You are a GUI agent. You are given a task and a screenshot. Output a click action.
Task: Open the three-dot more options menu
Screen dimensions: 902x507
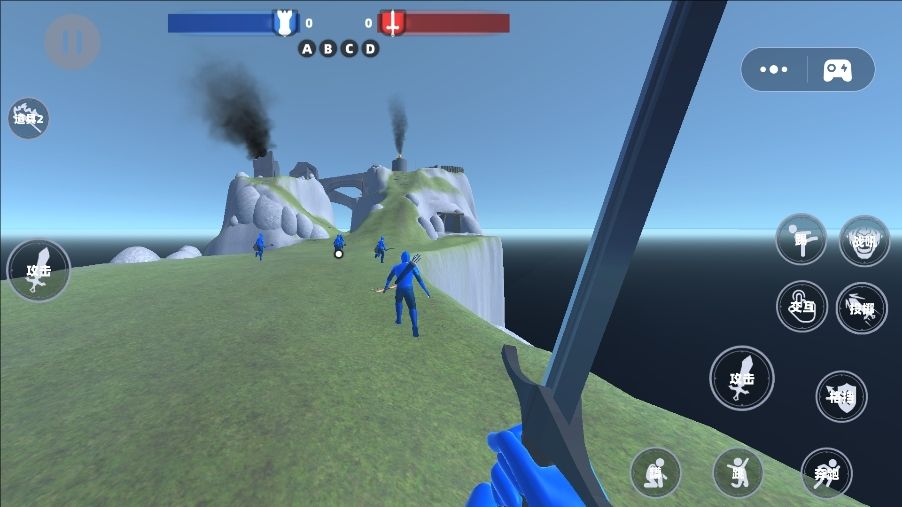tap(774, 70)
